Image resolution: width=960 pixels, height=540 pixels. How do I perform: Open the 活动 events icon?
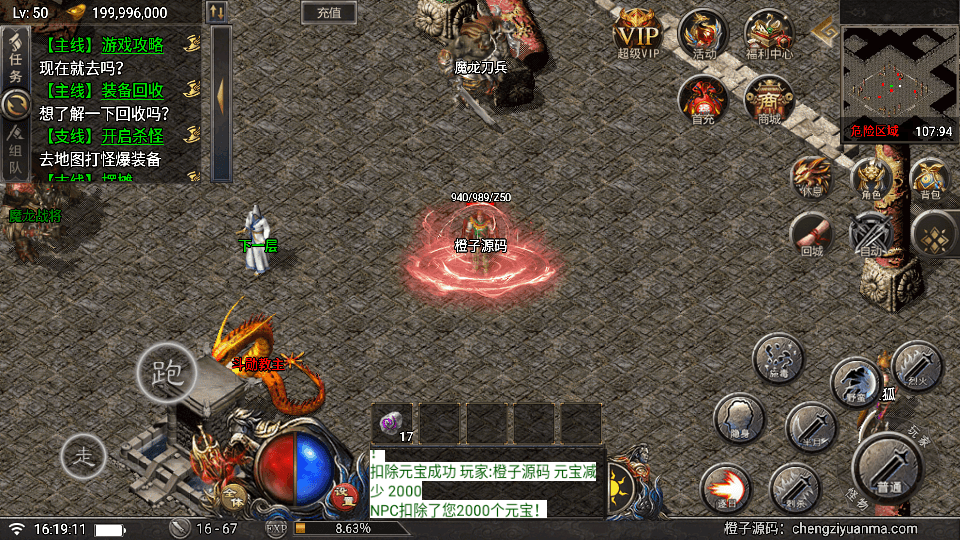[703, 34]
